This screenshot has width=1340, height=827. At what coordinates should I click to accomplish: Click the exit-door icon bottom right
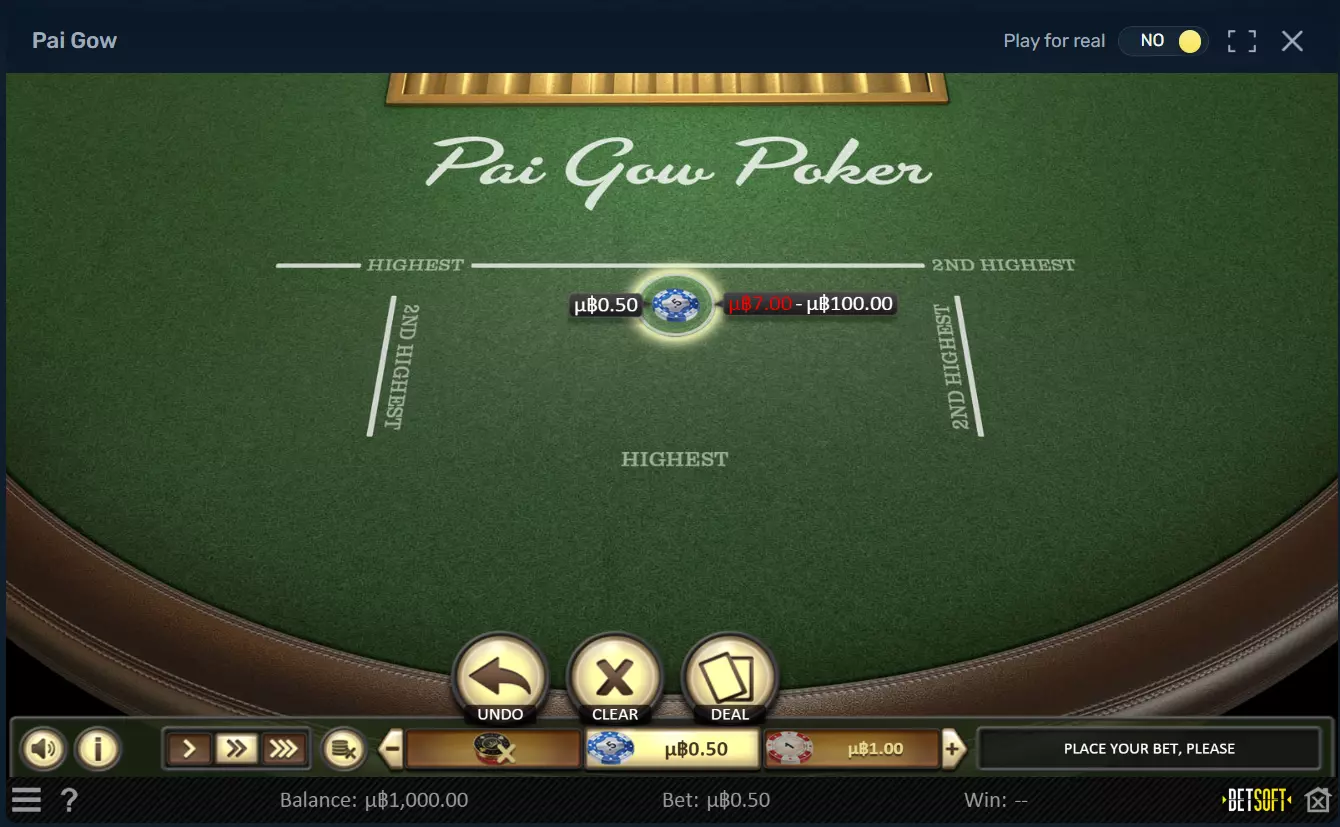pos(1318,799)
